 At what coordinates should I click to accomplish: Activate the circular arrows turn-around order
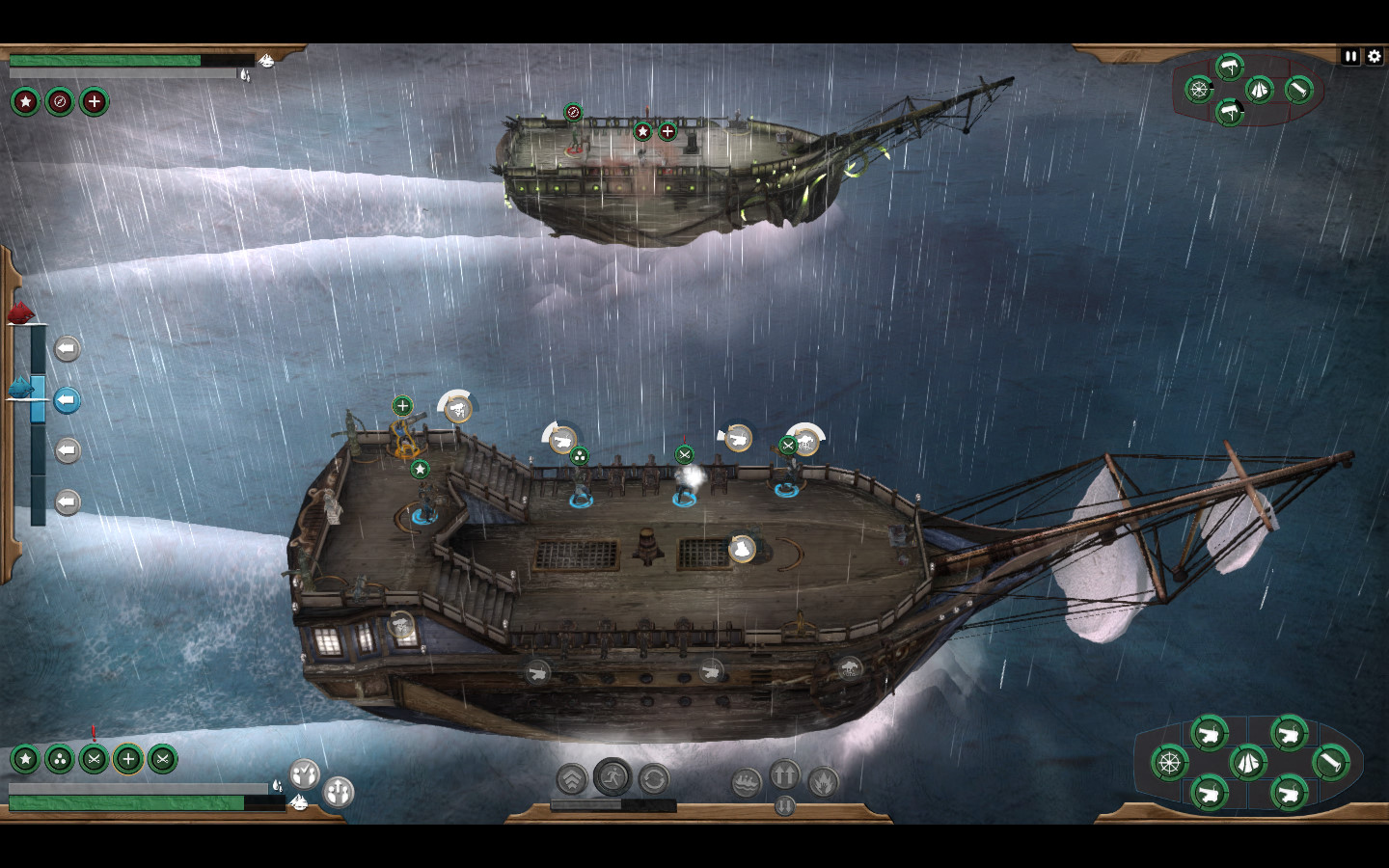(x=654, y=779)
